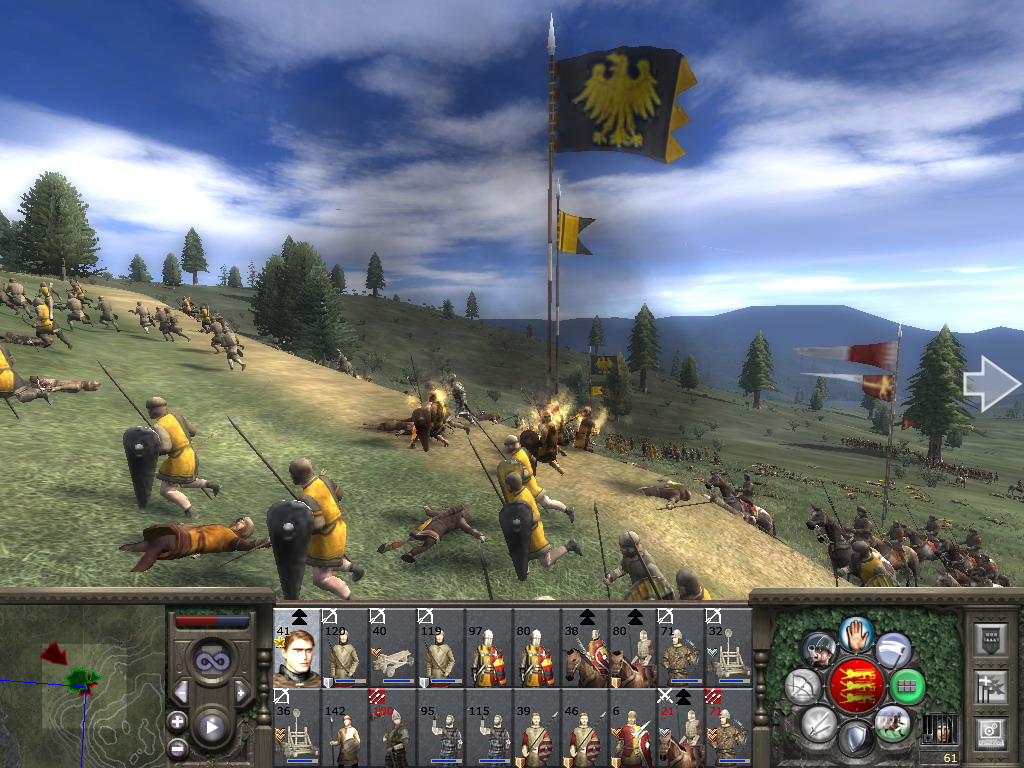Zoom in the minimap with plus button
The width and height of the screenshot is (1024, 768).
[177, 721]
